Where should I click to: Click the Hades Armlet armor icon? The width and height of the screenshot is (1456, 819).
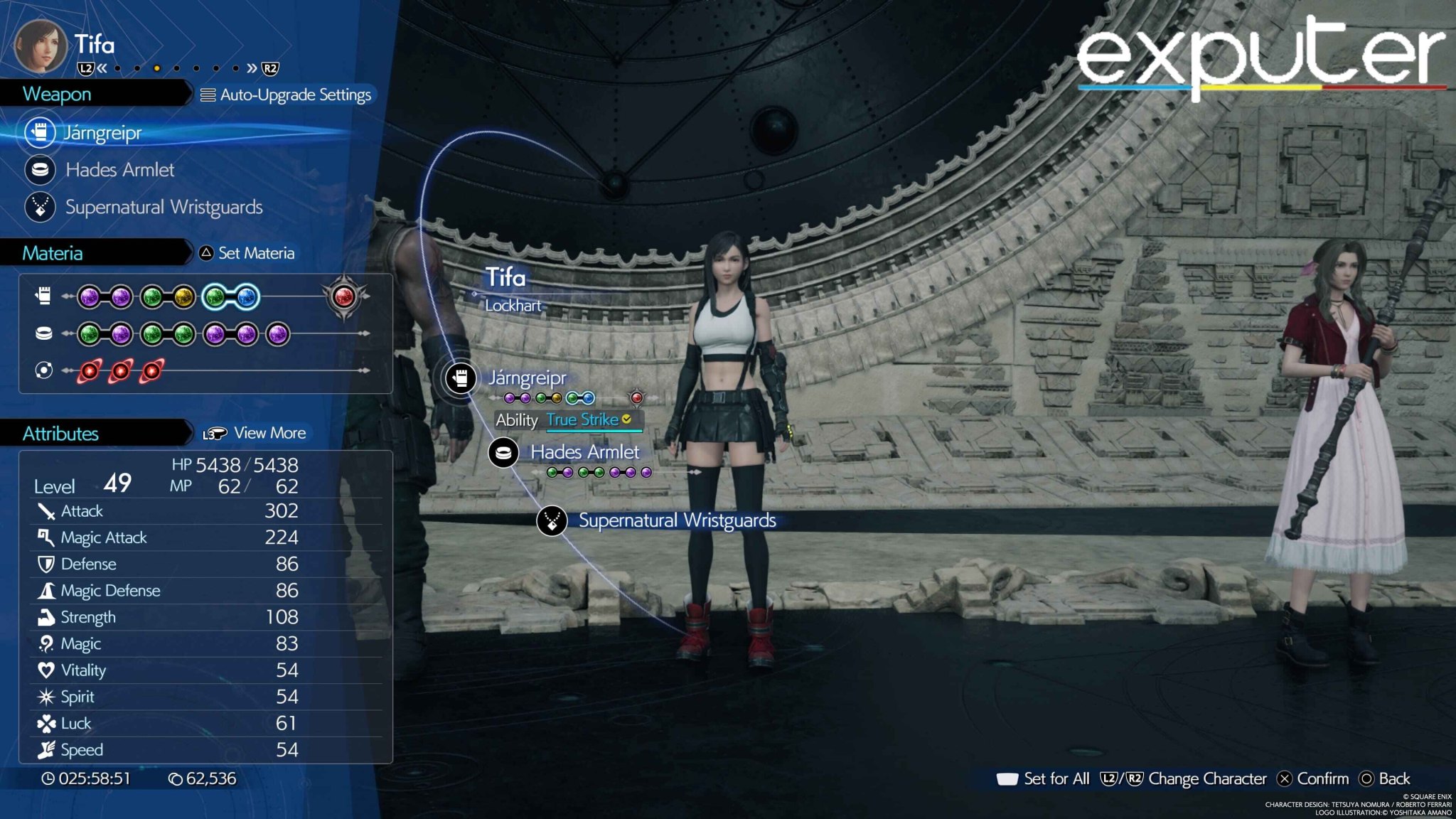tap(41, 170)
